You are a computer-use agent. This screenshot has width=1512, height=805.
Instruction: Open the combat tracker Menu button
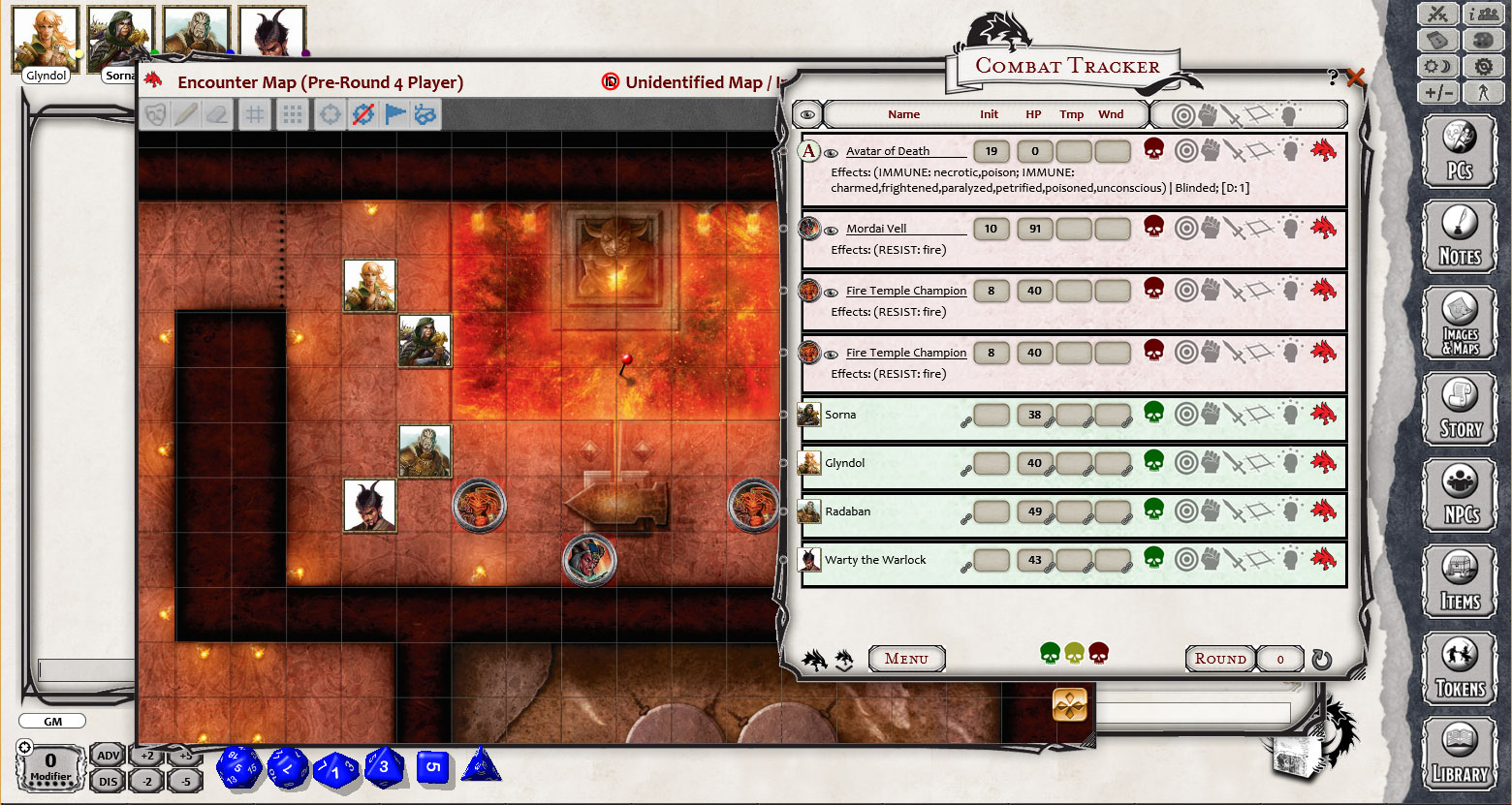coord(907,659)
